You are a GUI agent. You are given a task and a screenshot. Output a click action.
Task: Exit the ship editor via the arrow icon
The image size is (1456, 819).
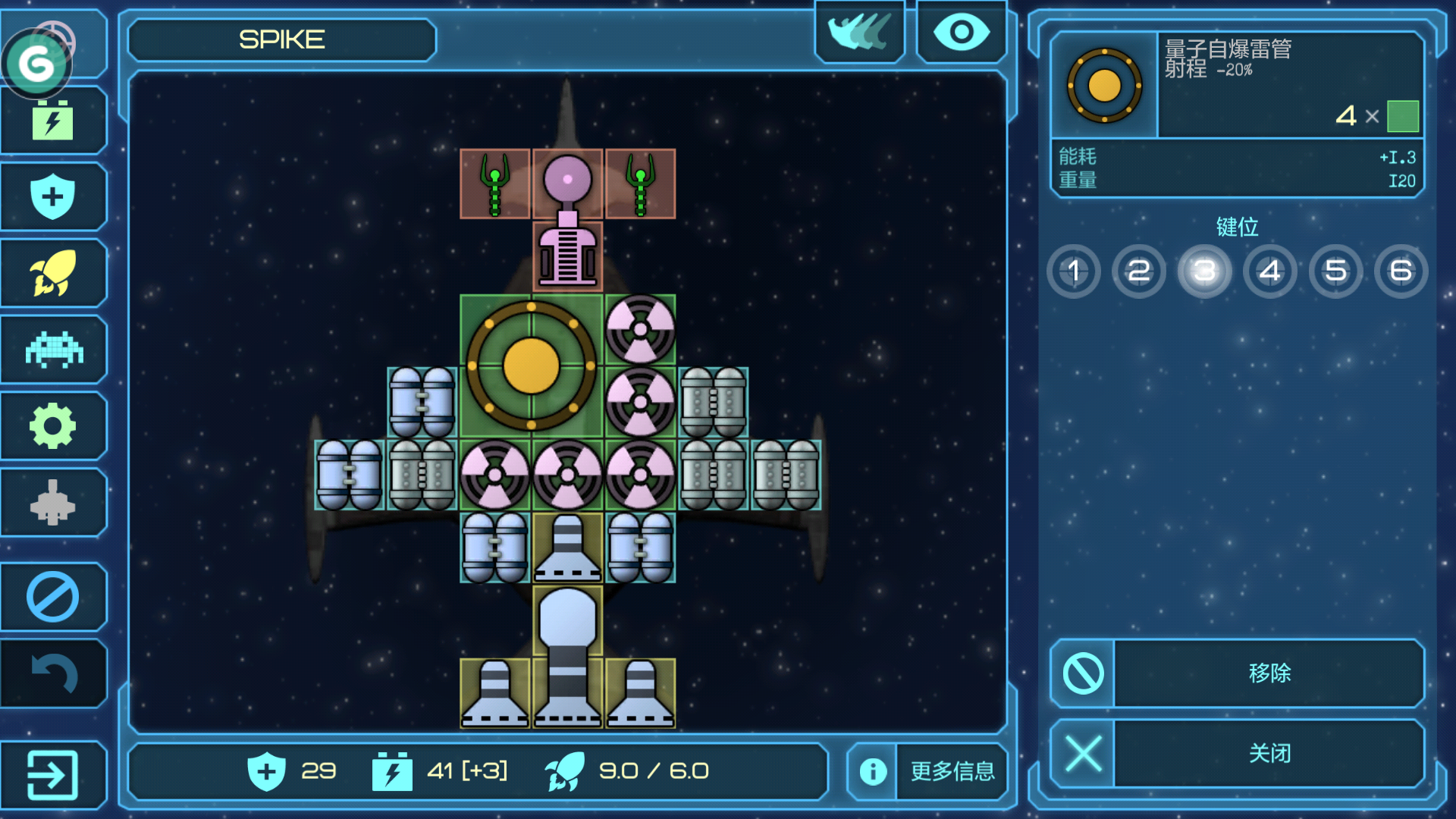(52, 774)
